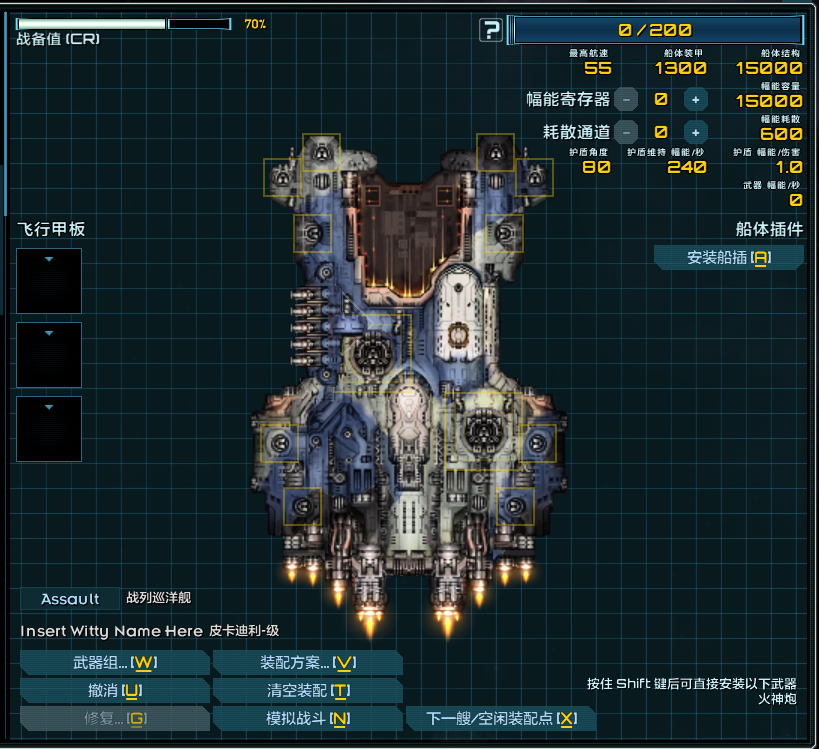Screen dimensions: 819x749
Task: Choose 清空装配 to strip the loadout
Action: point(308,691)
